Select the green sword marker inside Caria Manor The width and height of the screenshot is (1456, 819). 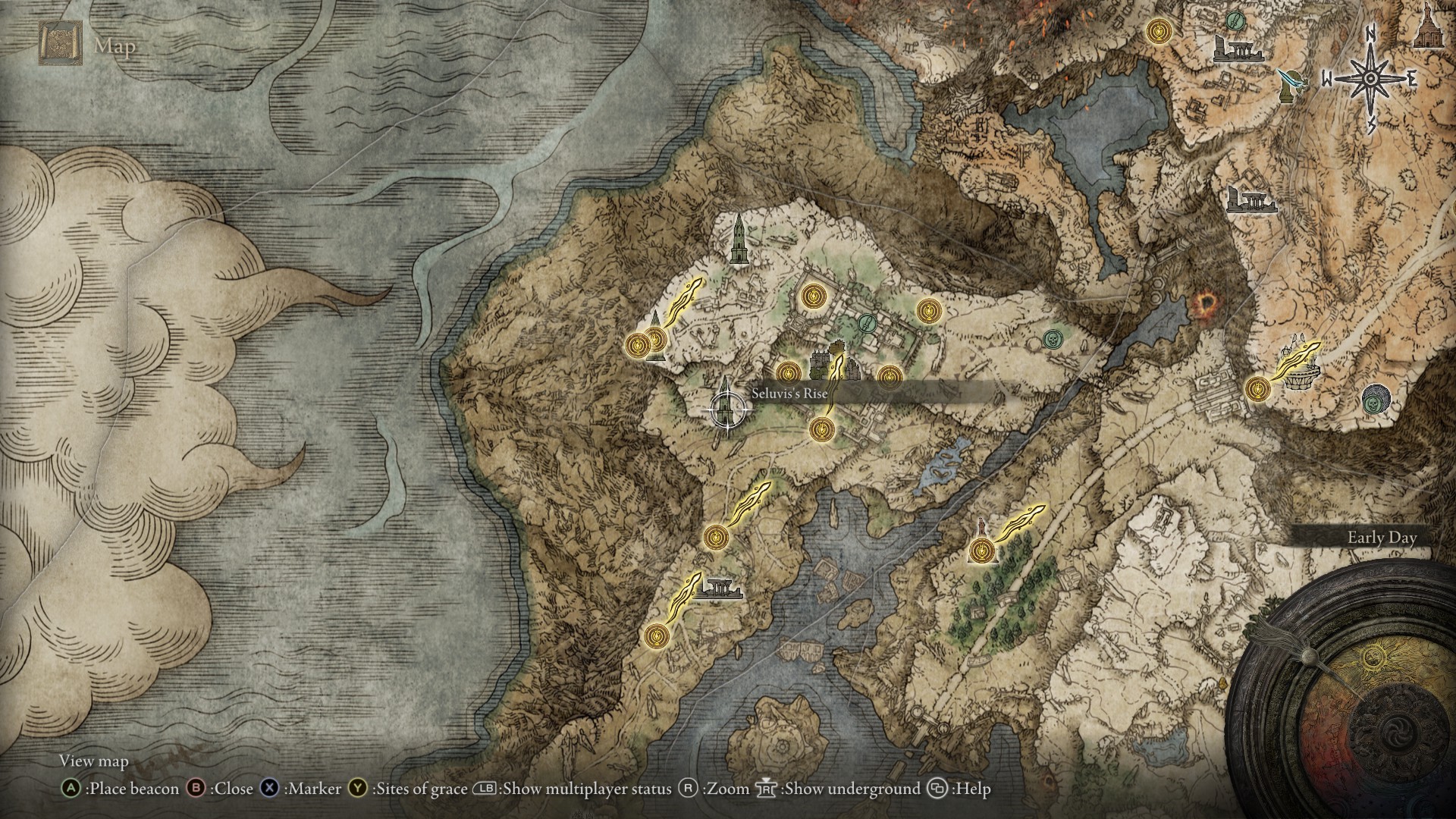click(x=867, y=324)
